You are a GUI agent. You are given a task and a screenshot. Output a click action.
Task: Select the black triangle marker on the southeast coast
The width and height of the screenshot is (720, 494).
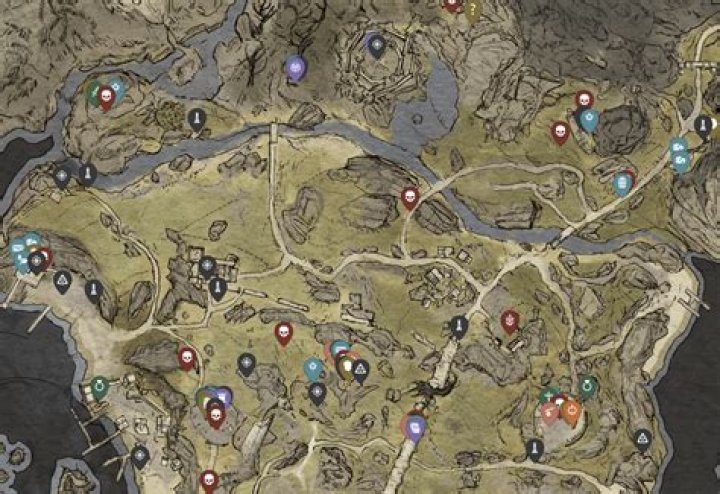click(x=641, y=438)
